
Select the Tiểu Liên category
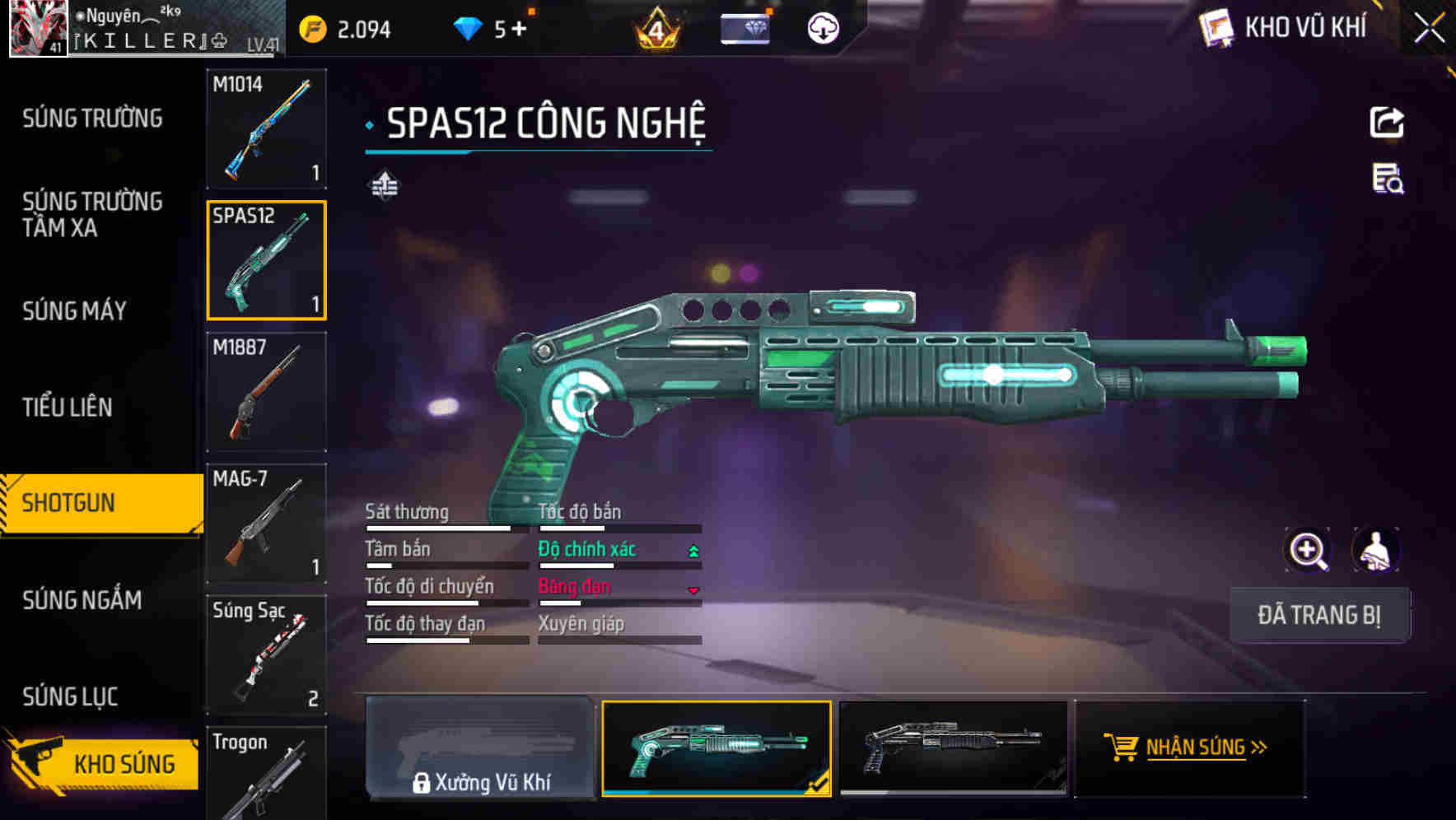(68, 407)
